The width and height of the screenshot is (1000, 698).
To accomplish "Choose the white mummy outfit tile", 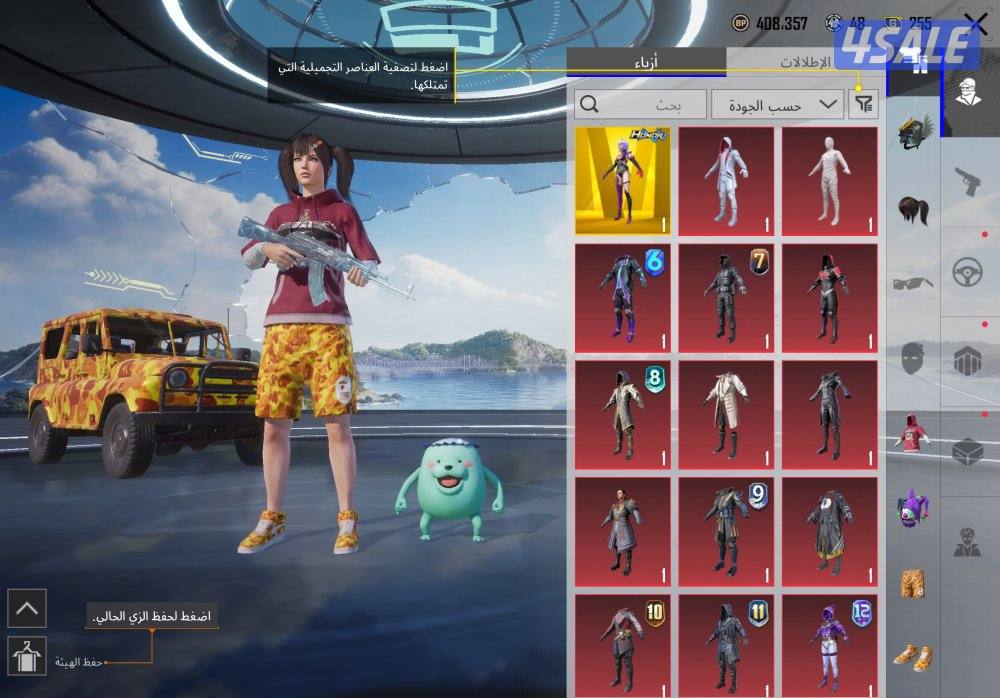I will click(829, 181).
